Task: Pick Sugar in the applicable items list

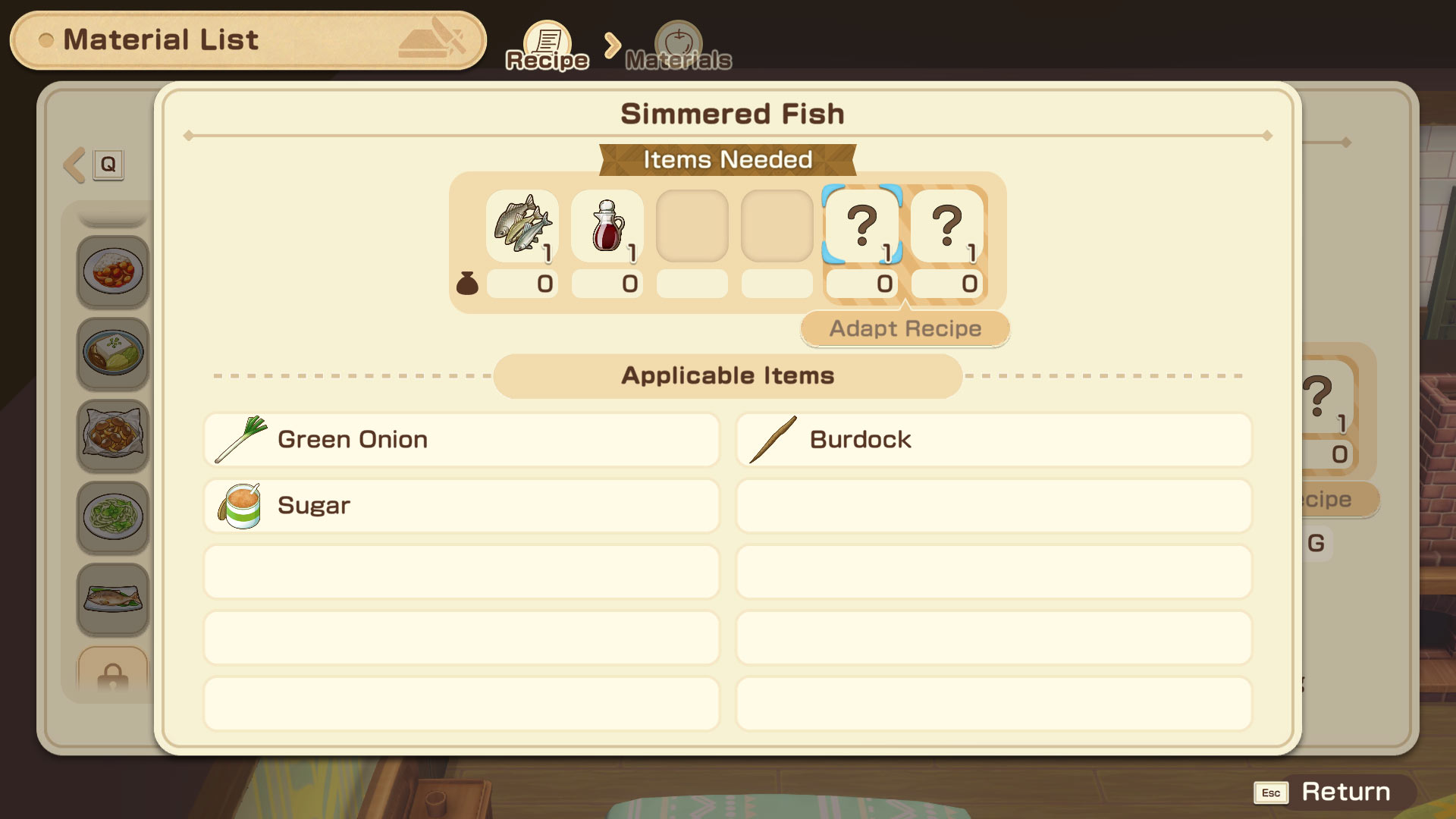Action: (461, 506)
